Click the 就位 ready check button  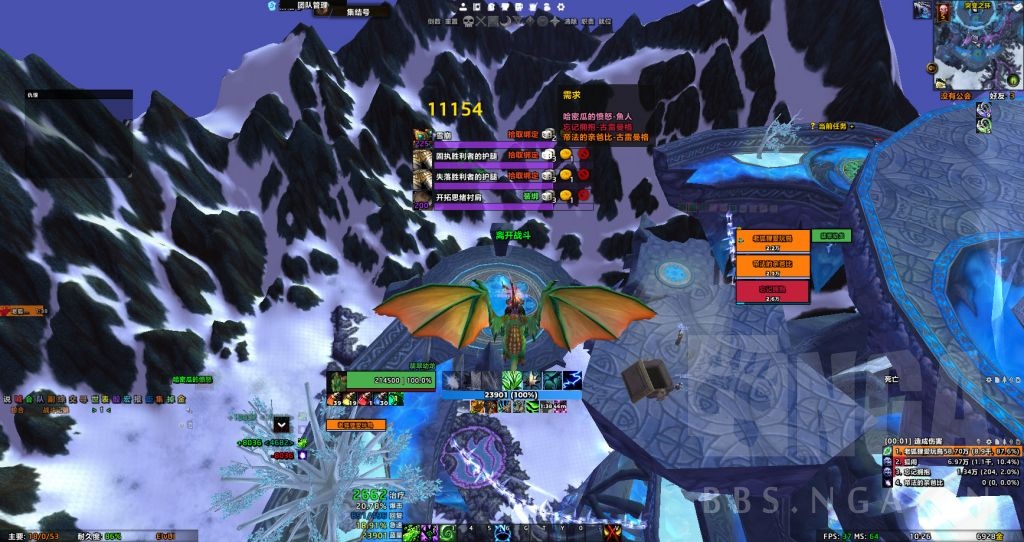pos(605,20)
